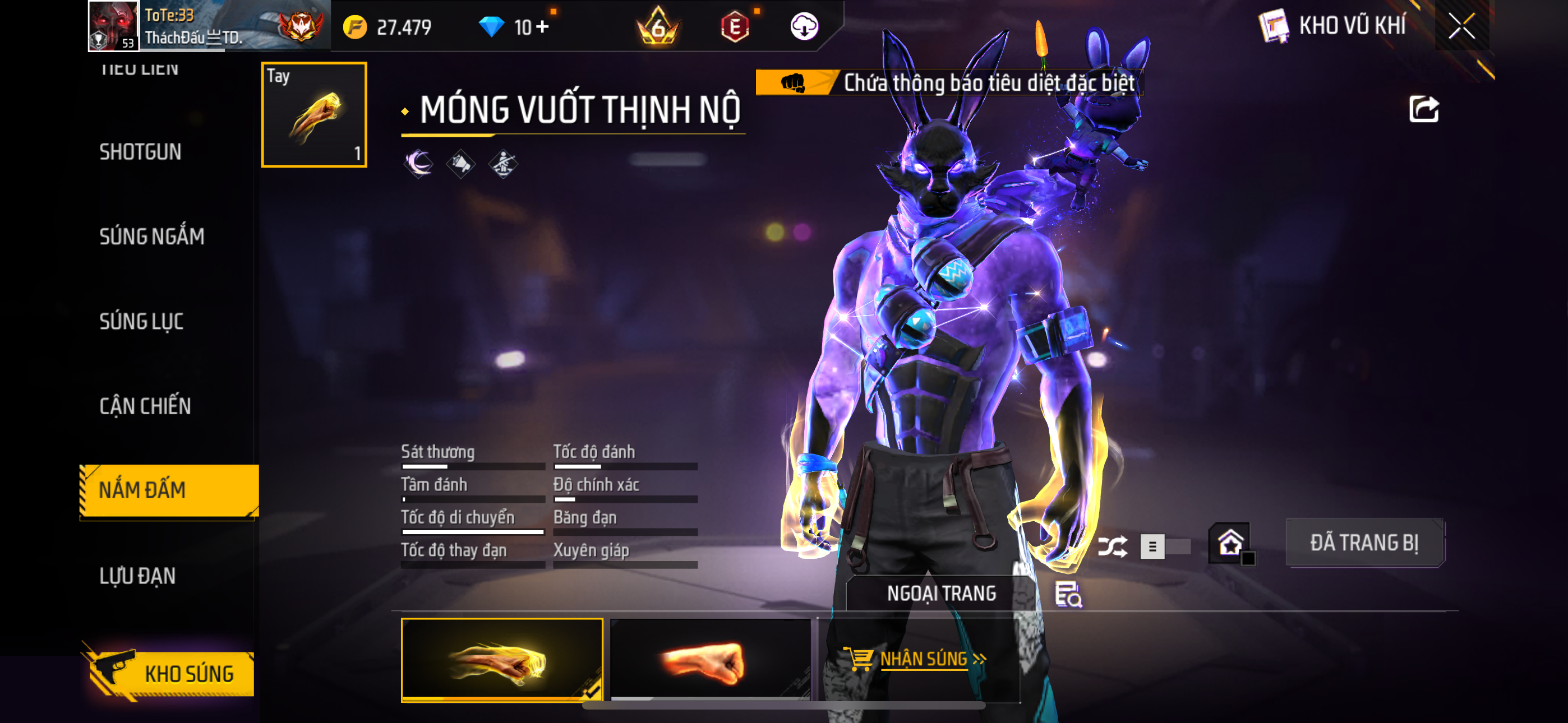Screen dimensions: 1568x723
Task: Open the LỰU ĐẠN category
Action: (x=137, y=576)
